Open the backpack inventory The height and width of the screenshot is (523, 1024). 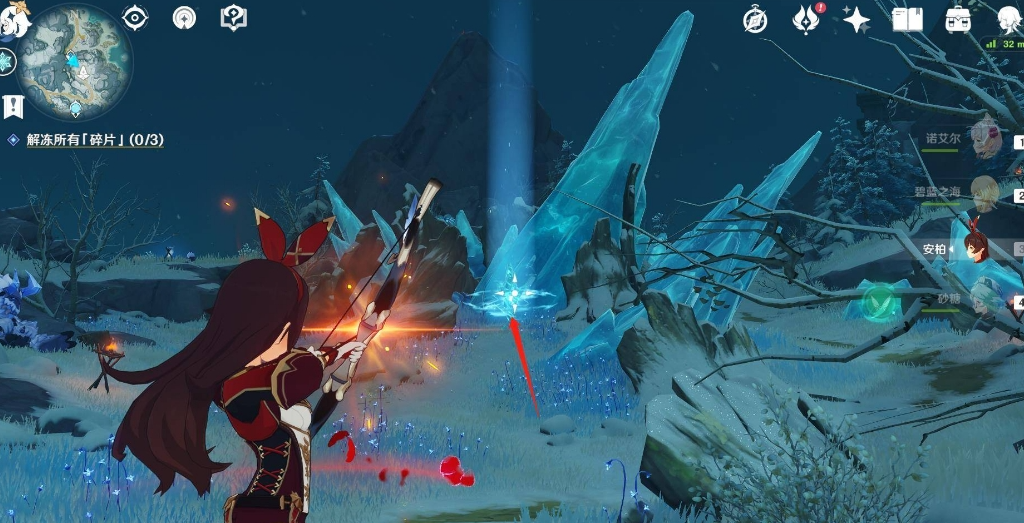(x=959, y=19)
